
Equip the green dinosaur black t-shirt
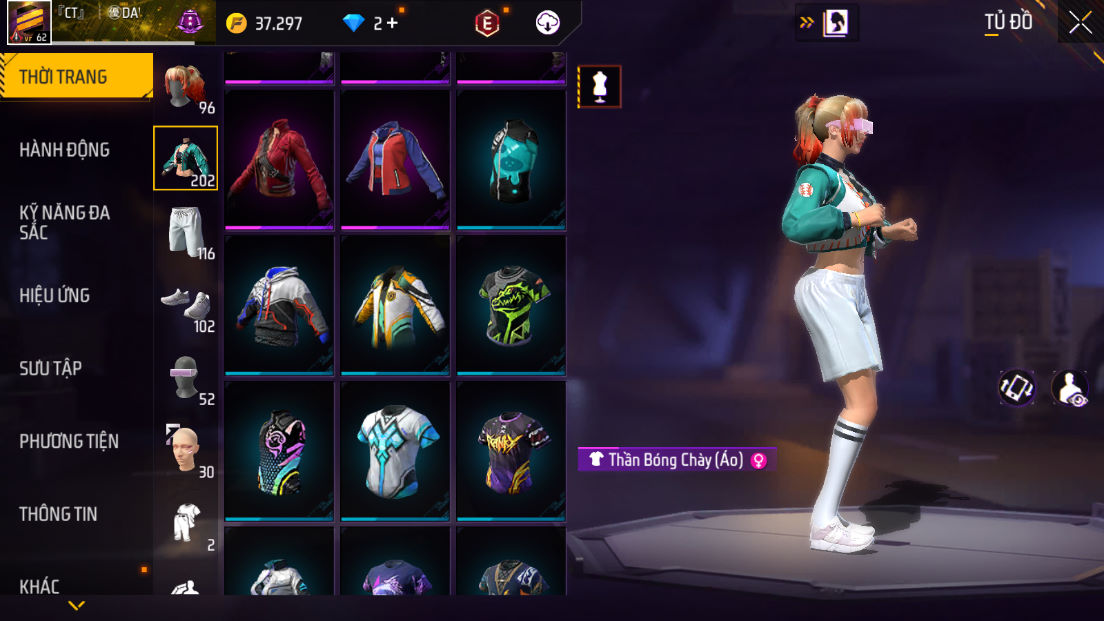(511, 305)
